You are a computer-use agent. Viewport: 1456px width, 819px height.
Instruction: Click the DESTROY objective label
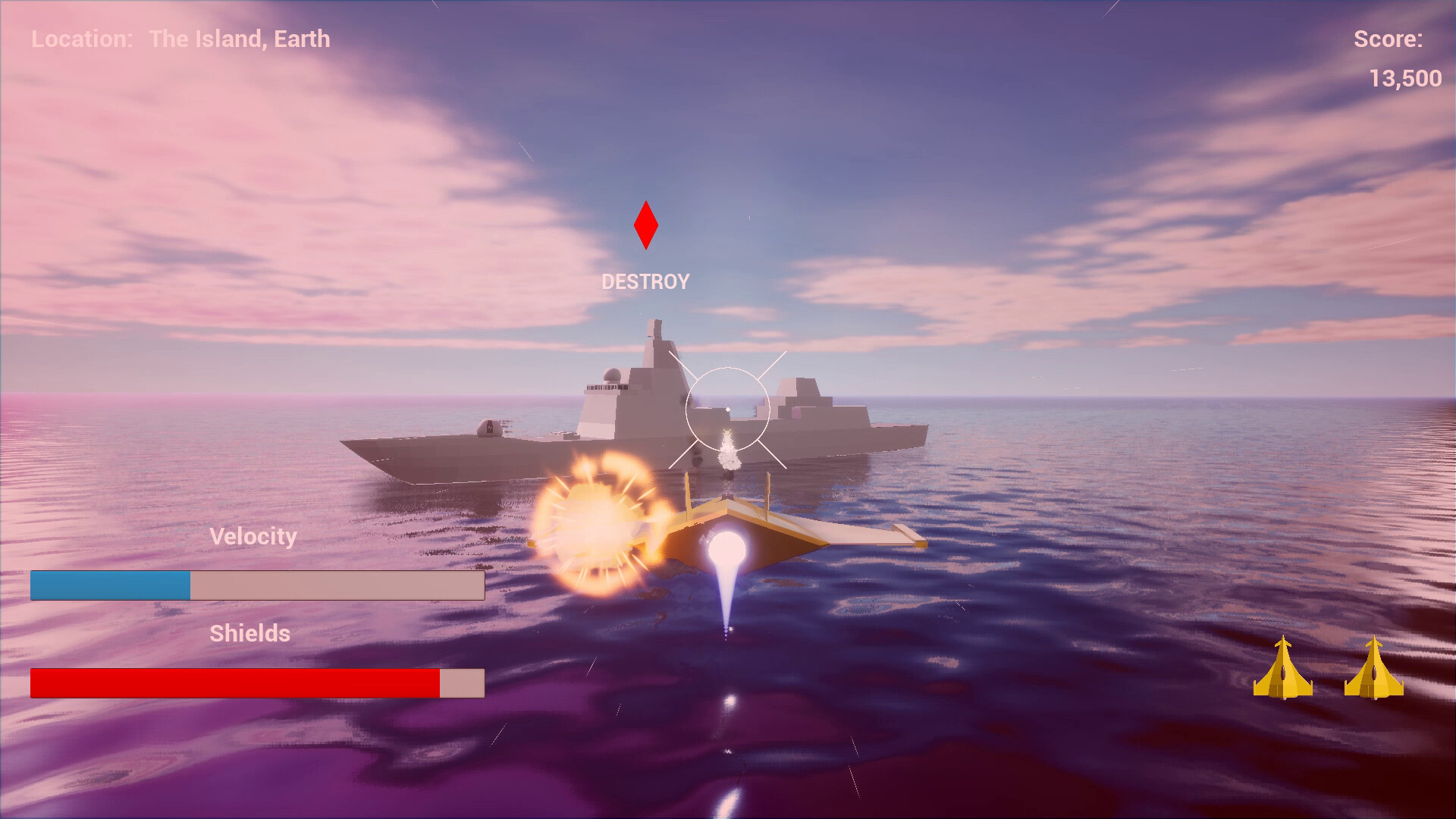[x=645, y=281]
